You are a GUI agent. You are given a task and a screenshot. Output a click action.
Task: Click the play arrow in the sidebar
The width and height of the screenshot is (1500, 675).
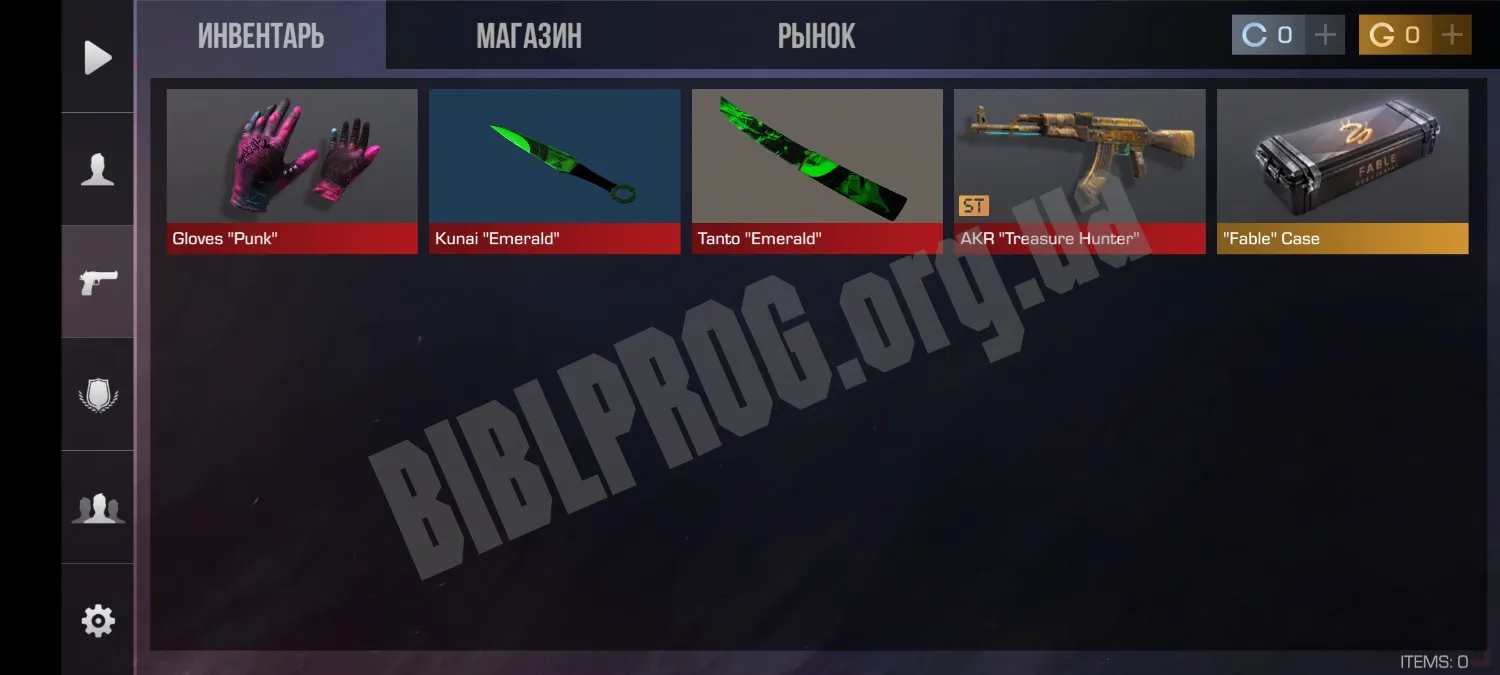pyautogui.click(x=98, y=57)
